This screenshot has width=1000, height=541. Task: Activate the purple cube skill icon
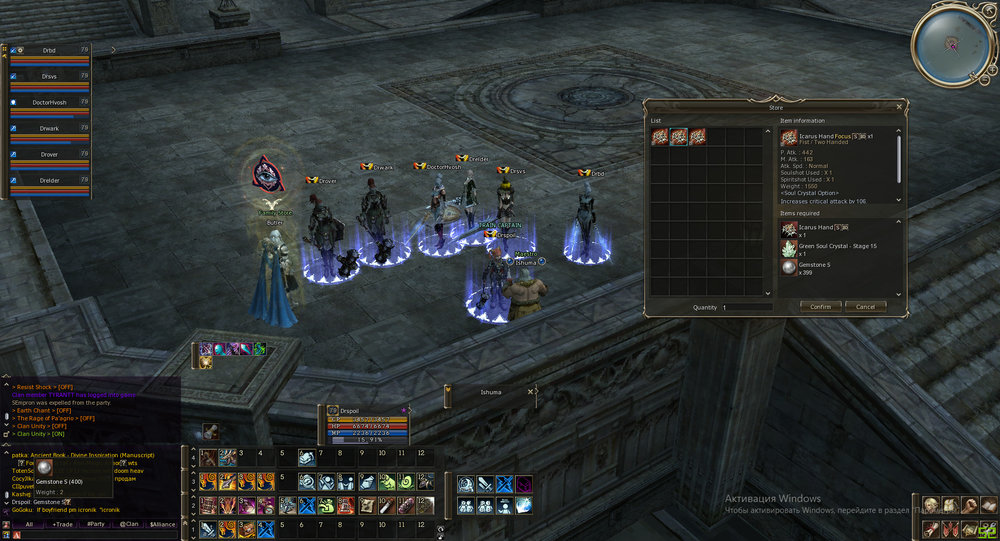click(523, 485)
